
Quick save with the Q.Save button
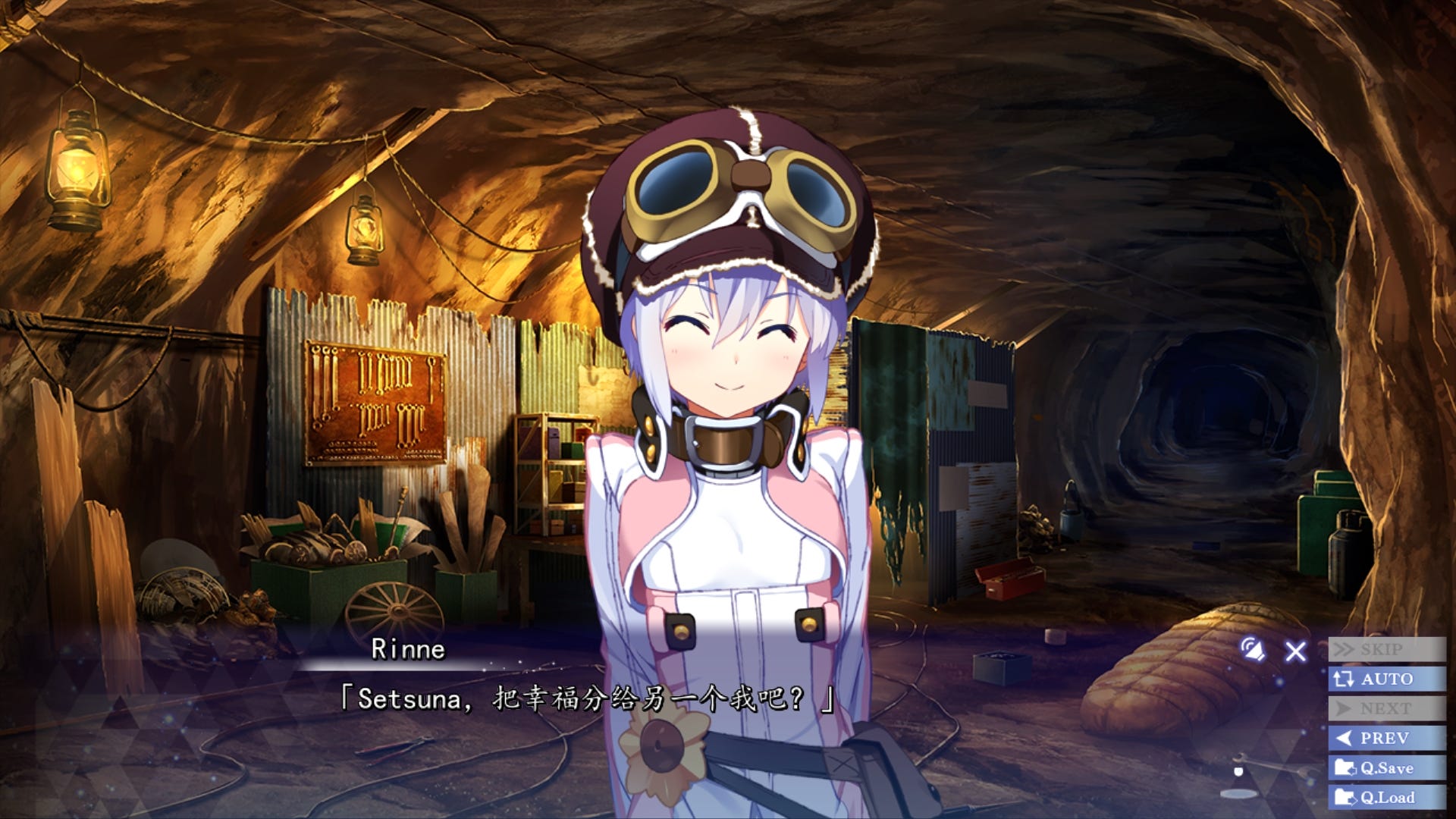1386,767
